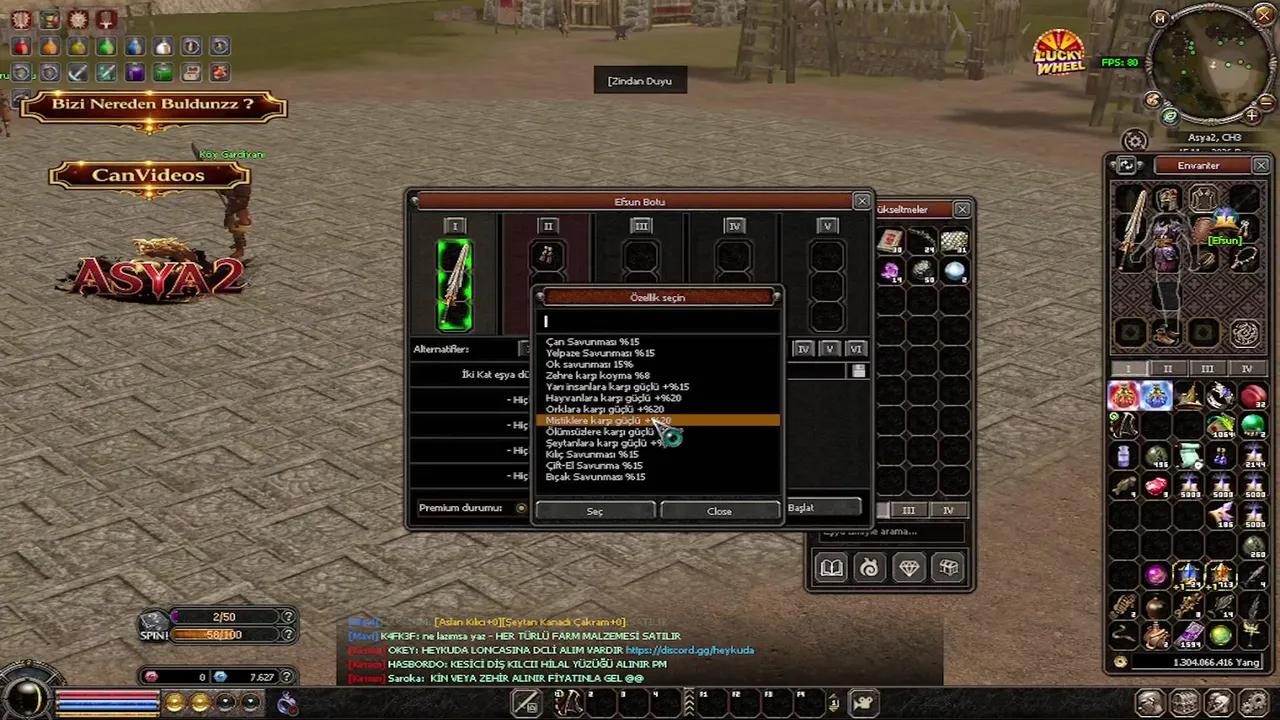Click the diamond icon in the upgrades panel
The height and width of the screenshot is (720, 1280).
click(908, 568)
